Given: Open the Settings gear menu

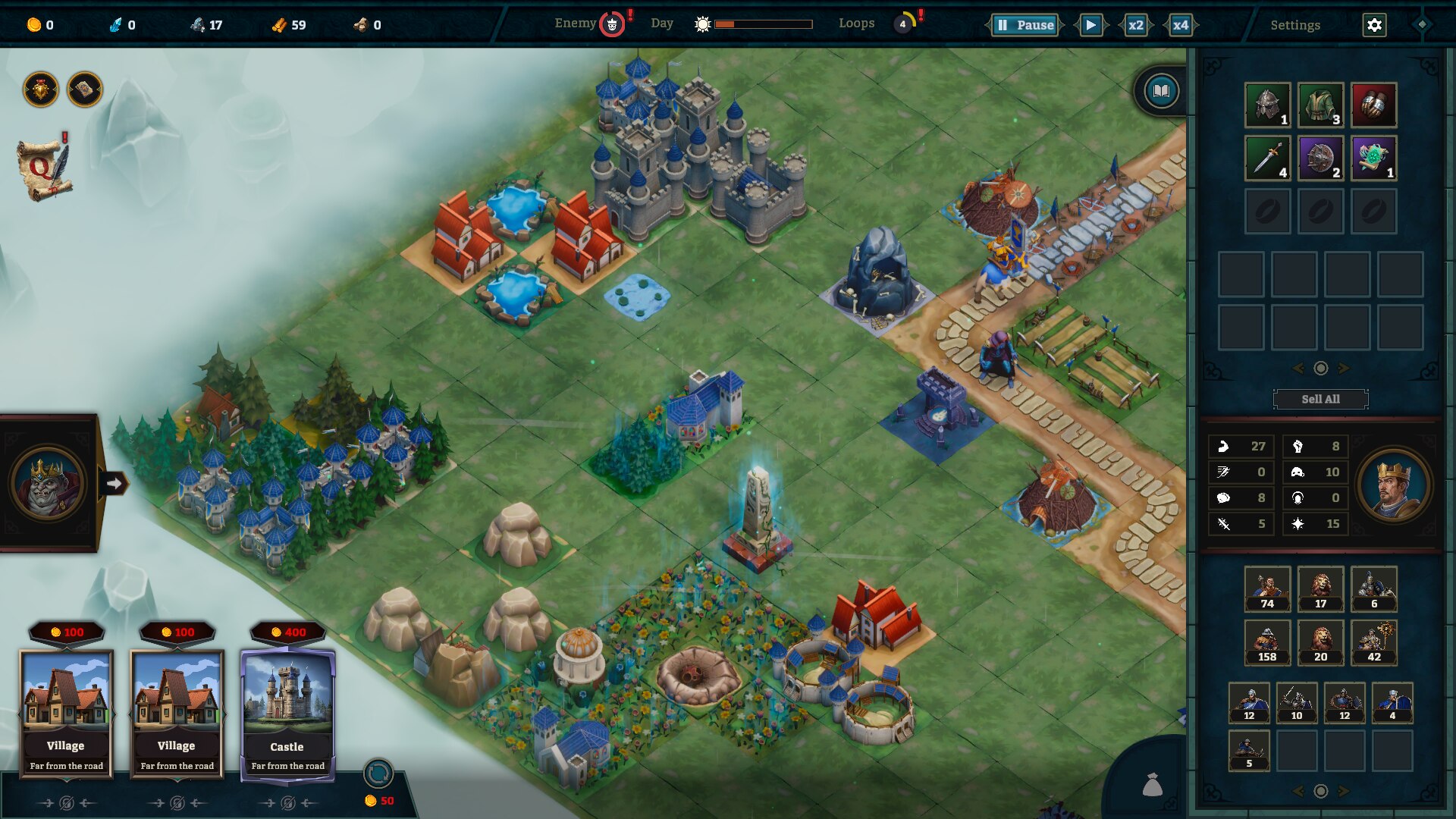Looking at the screenshot, I should click(1374, 25).
